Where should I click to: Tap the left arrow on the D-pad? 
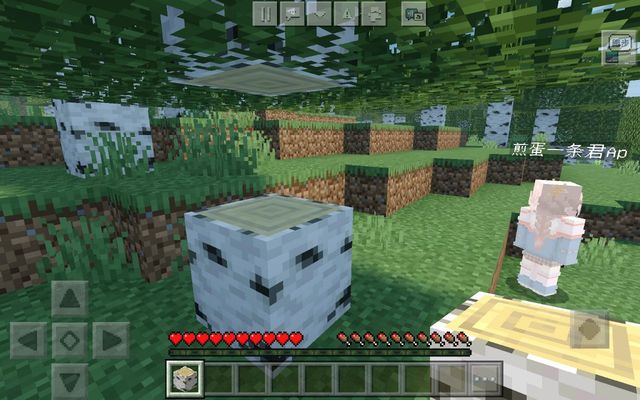(28, 339)
